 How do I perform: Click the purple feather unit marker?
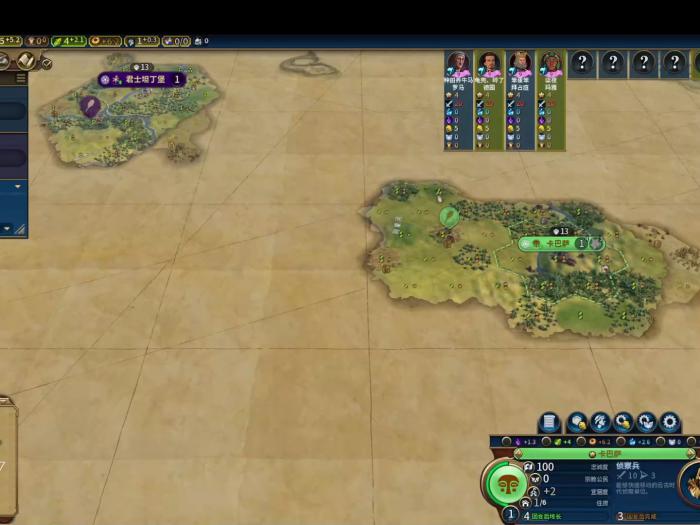90,105
